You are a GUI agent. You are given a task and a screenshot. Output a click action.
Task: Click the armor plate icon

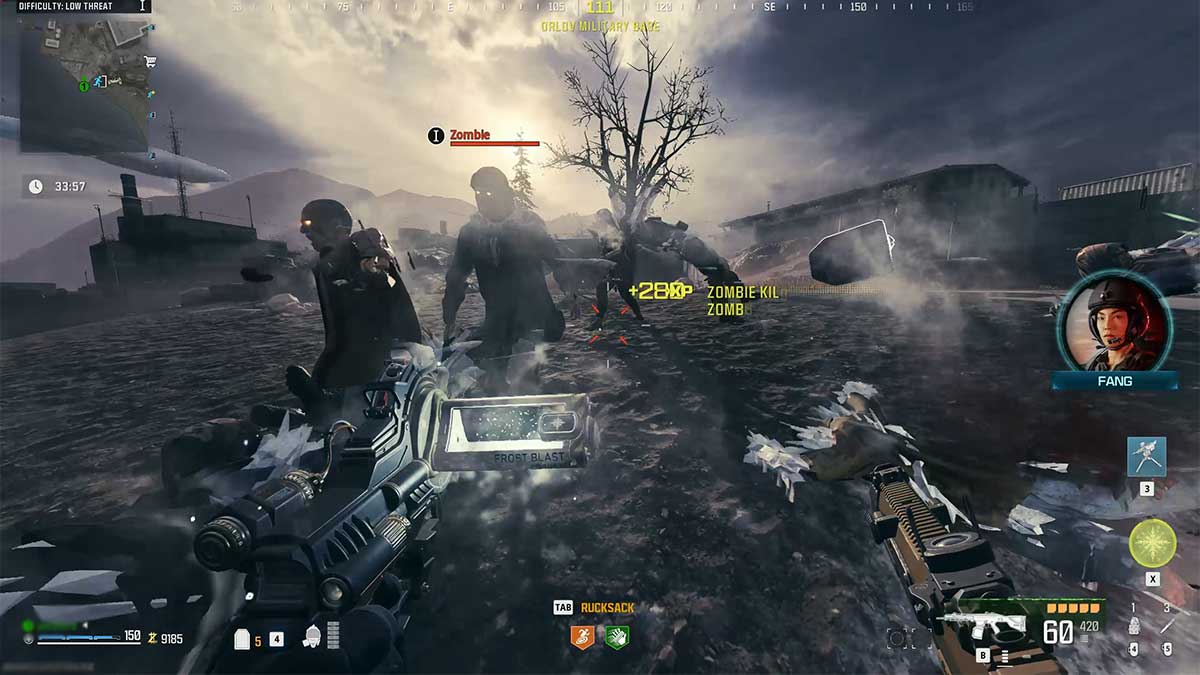coord(242,639)
